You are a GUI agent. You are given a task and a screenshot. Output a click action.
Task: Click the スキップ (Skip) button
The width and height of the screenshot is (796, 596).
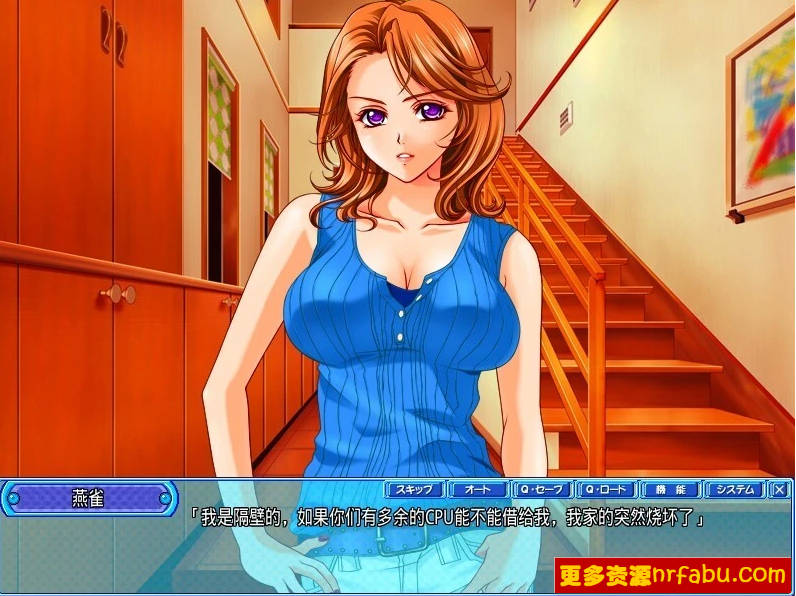415,490
